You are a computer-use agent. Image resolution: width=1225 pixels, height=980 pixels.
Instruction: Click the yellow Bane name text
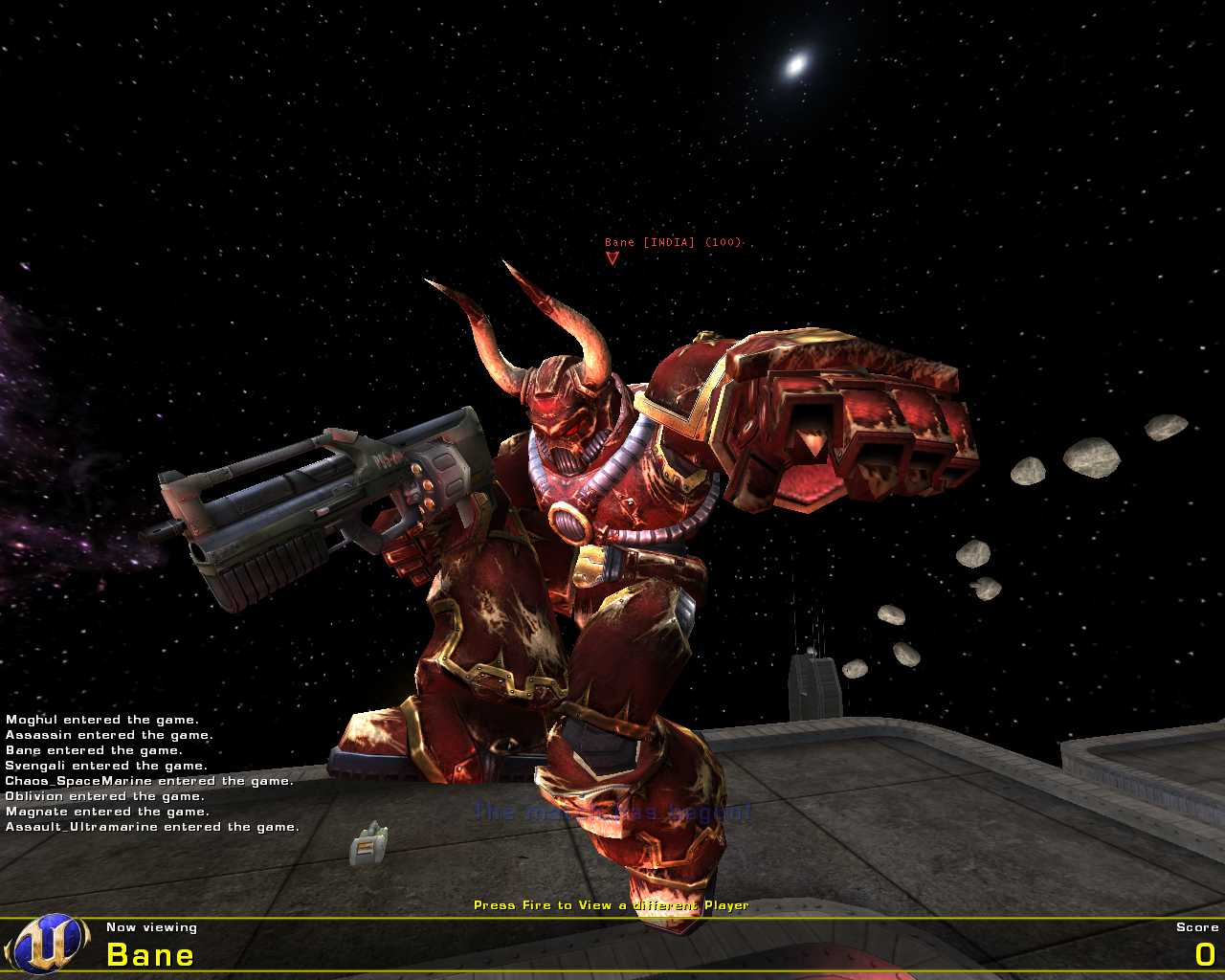point(149,954)
